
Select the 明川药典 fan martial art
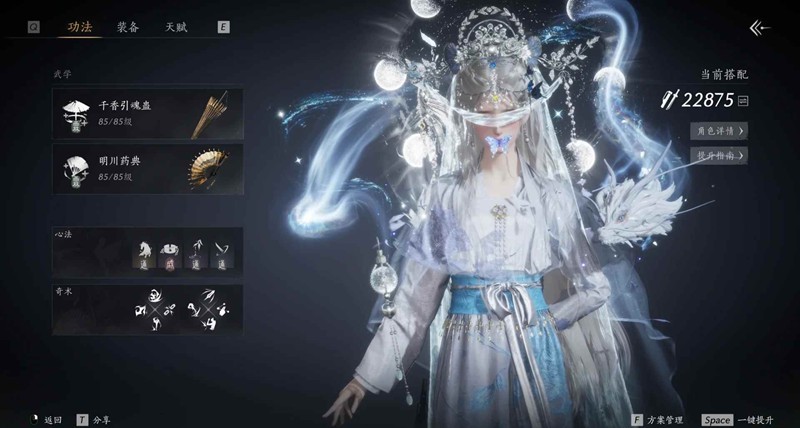[x=147, y=168]
